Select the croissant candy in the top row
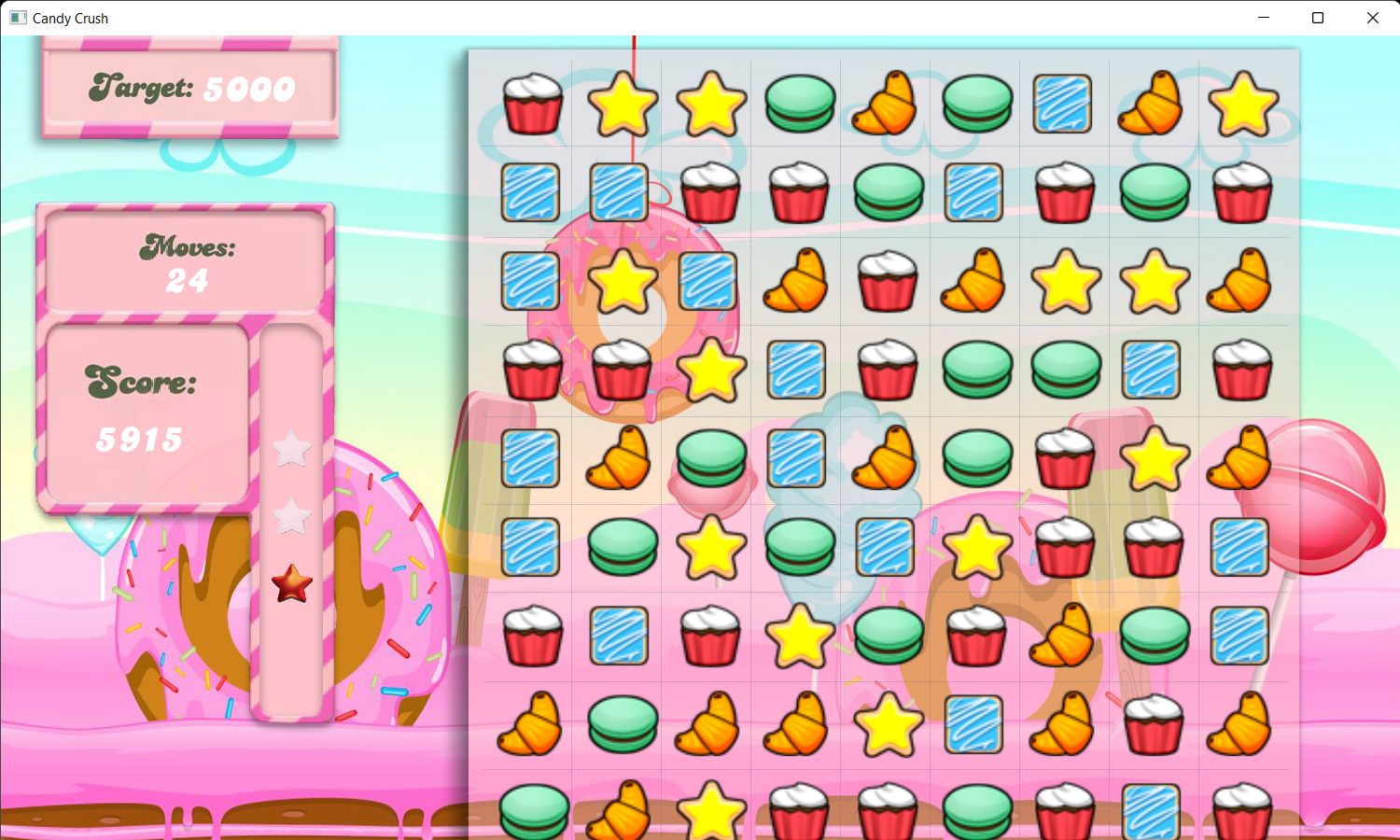Image resolution: width=1400 pixels, height=840 pixels. pos(885,103)
